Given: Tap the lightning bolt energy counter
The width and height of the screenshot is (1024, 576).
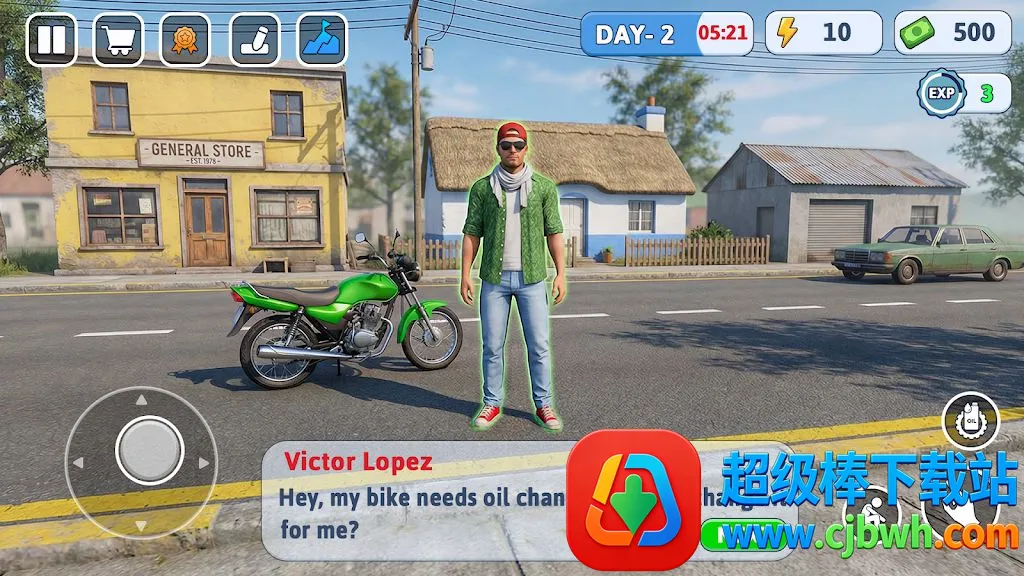Looking at the screenshot, I should tap(824, 33).
